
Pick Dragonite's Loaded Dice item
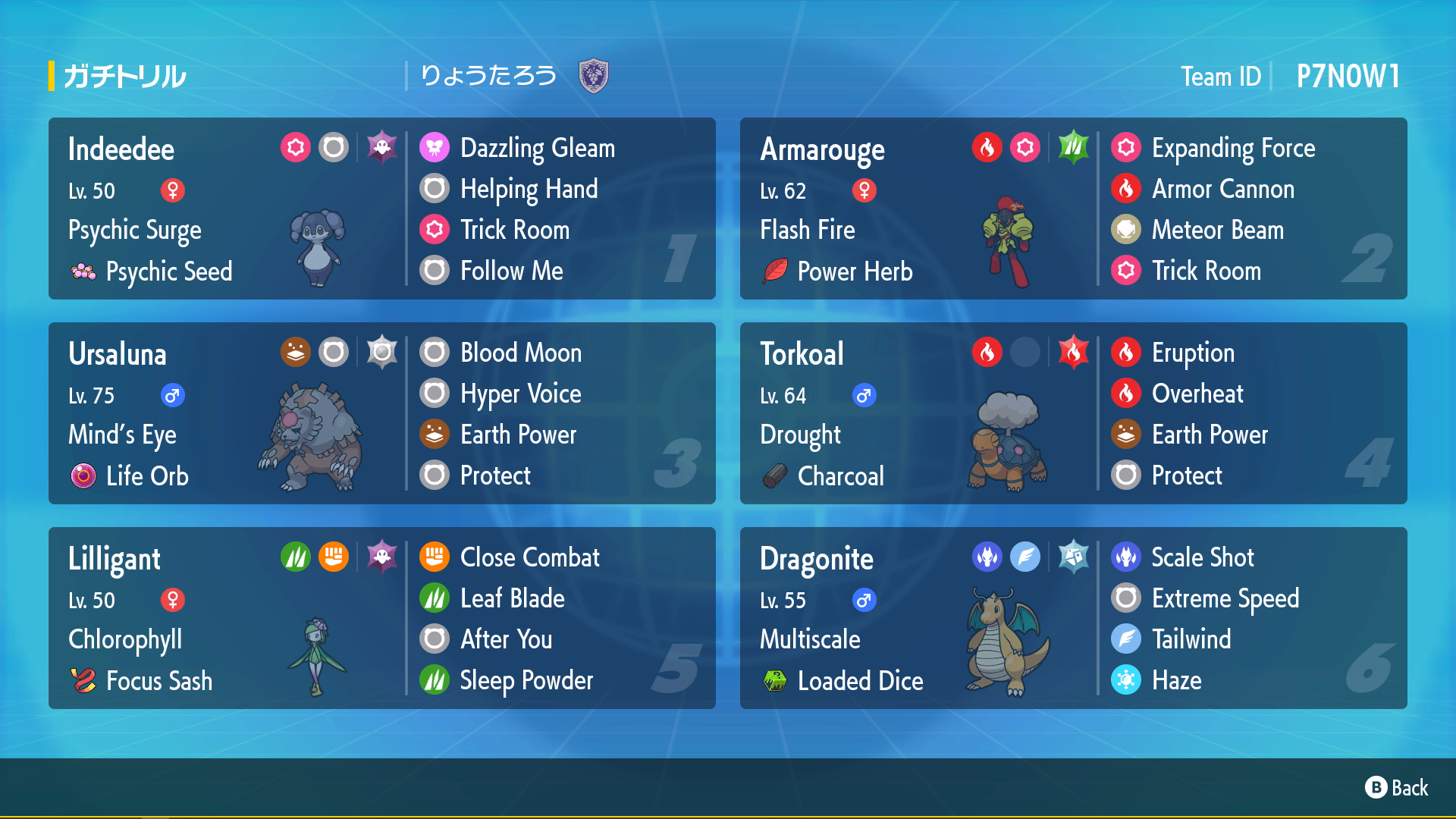pos(859,681)
